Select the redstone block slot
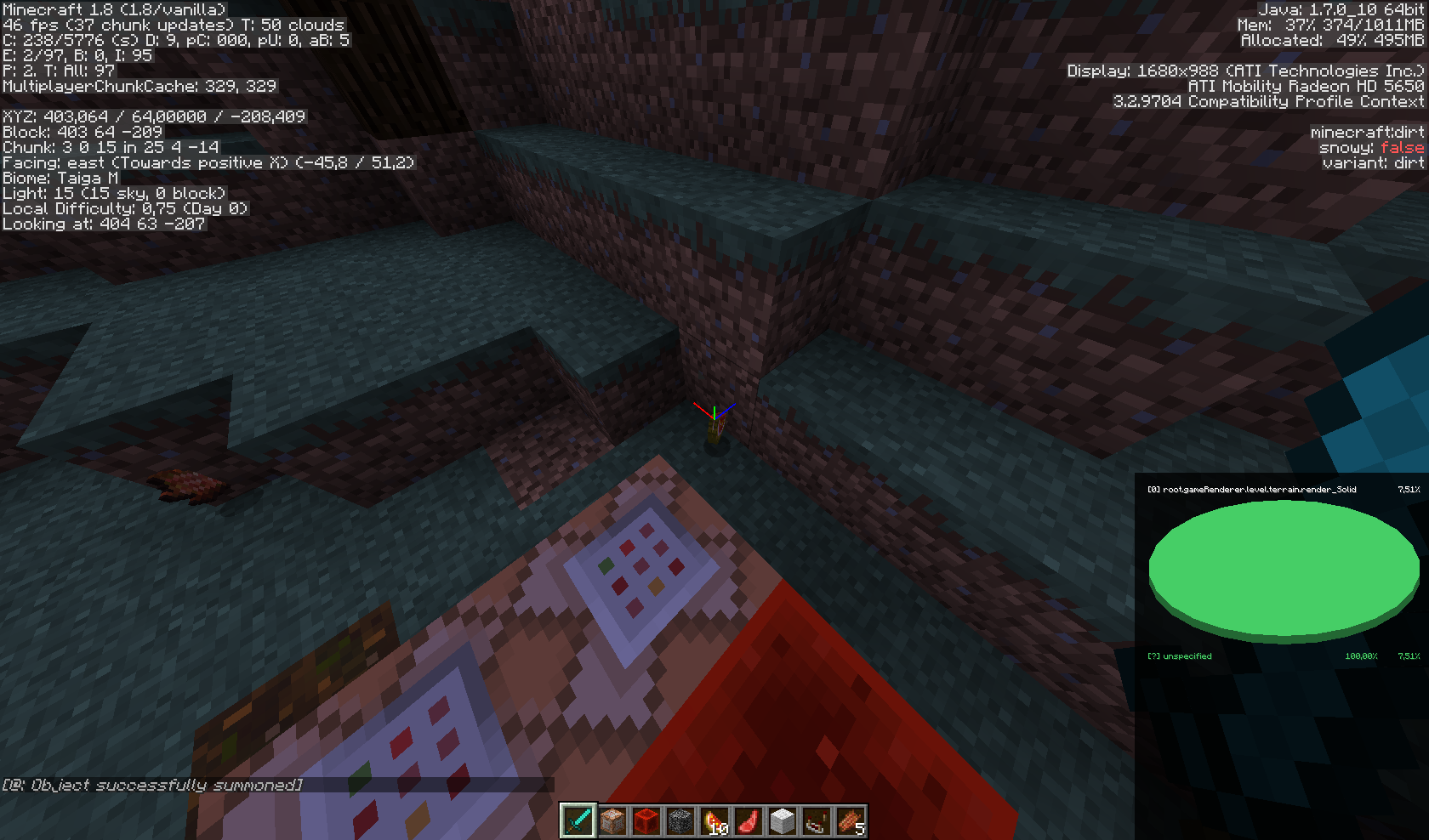This screenshot has height=840, width=1429. [646, 821]
